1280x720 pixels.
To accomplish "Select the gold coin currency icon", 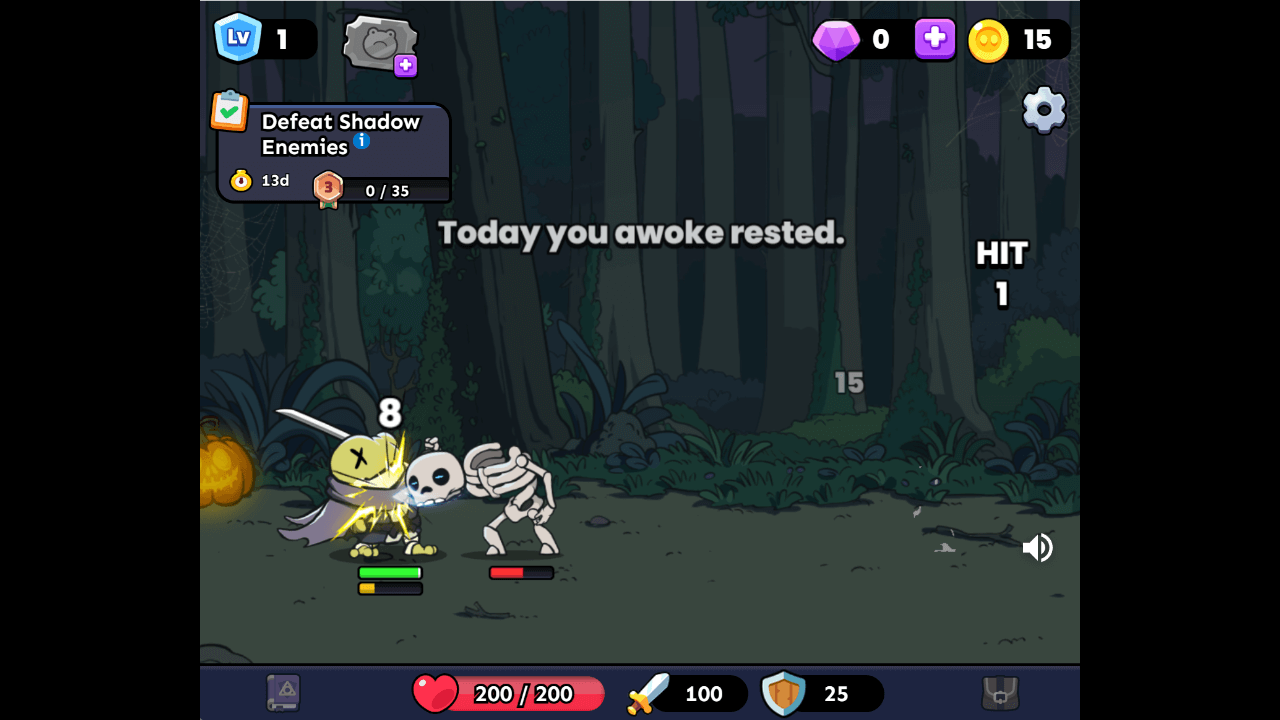I will click(x=988, y=40).
